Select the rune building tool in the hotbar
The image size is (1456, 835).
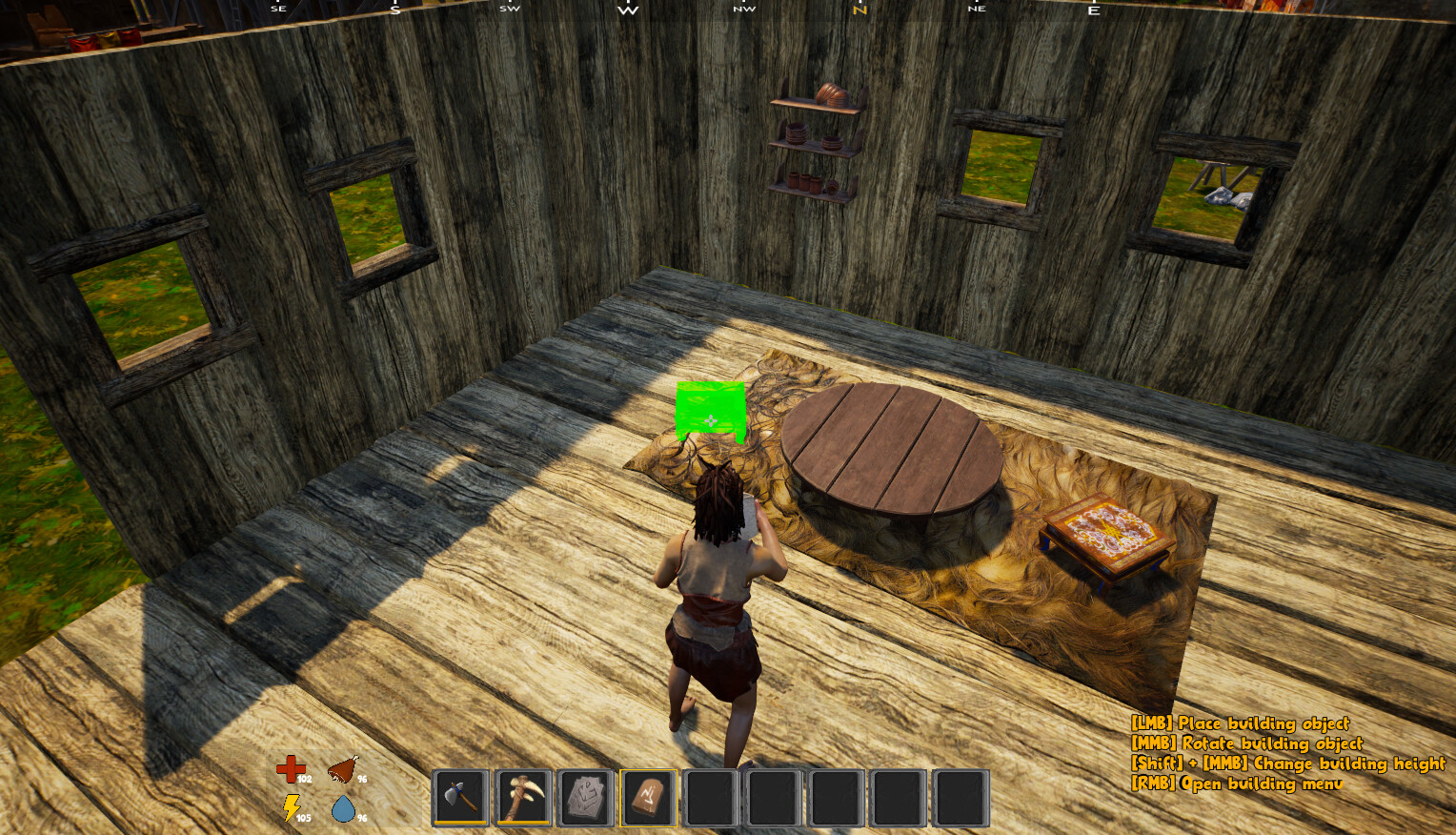(x=647, y=797)
